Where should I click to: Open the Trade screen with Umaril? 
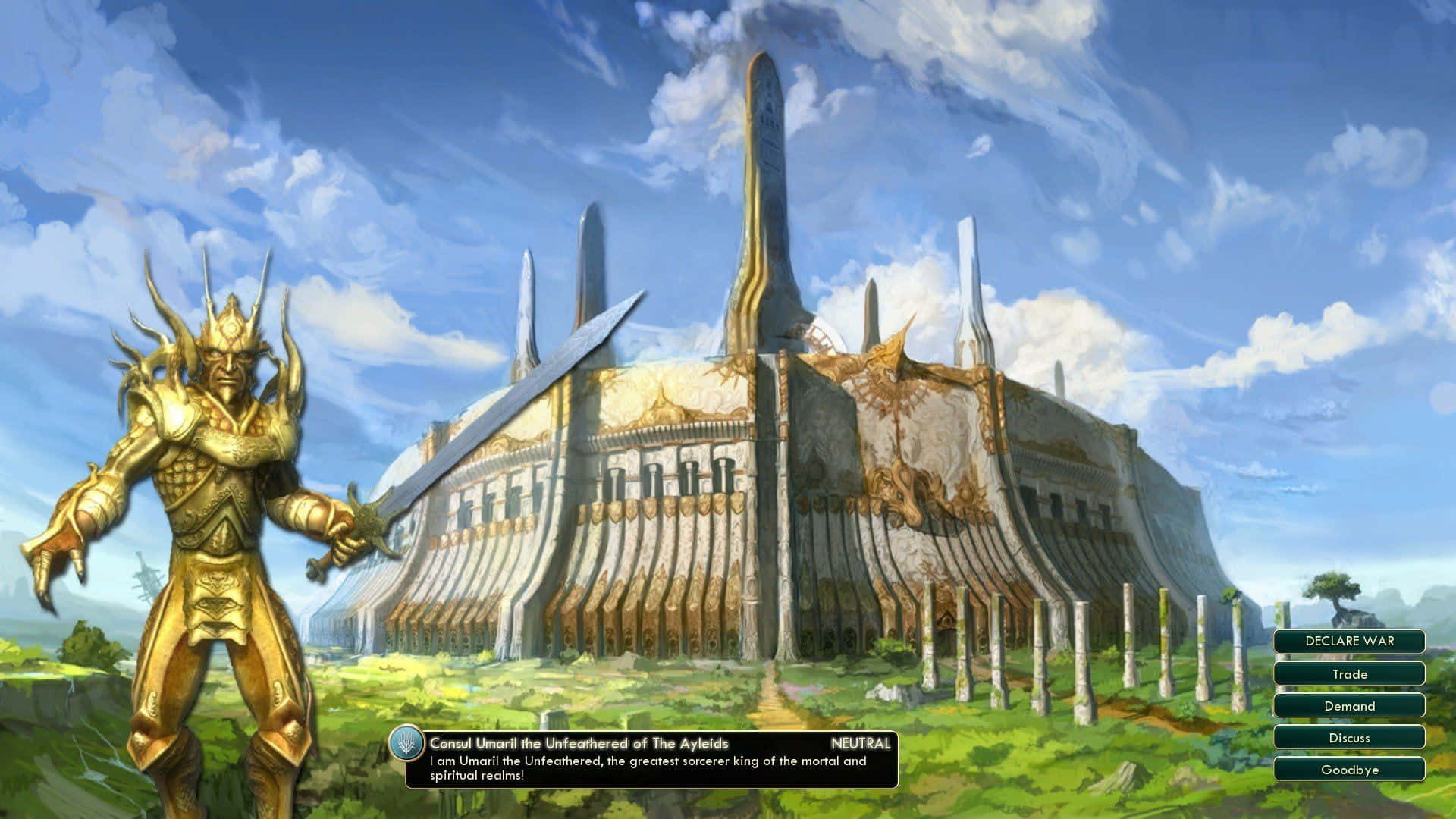pyautogui.click(x=1349, y=673)
